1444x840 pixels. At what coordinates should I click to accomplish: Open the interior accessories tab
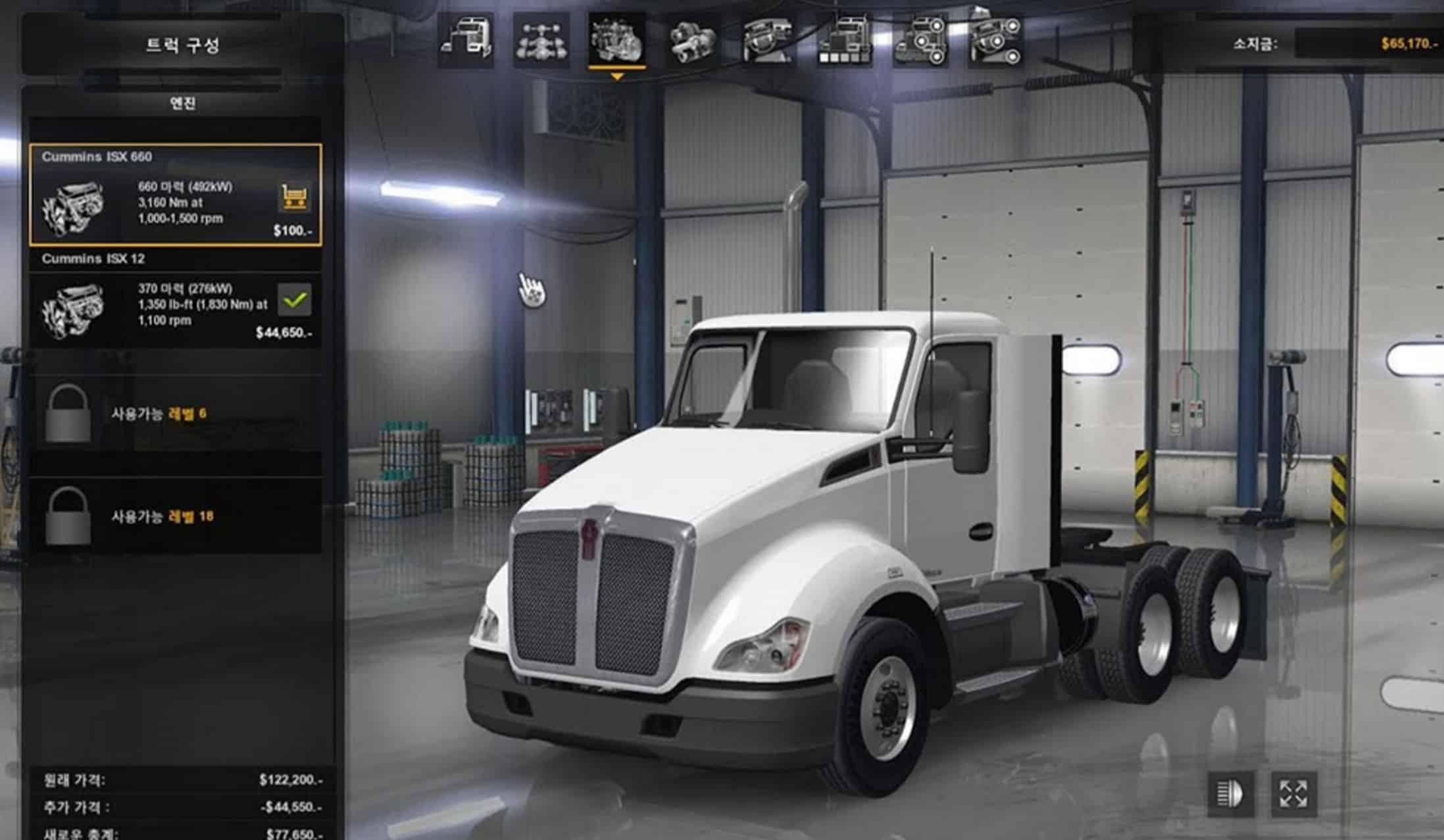[995, 41]
